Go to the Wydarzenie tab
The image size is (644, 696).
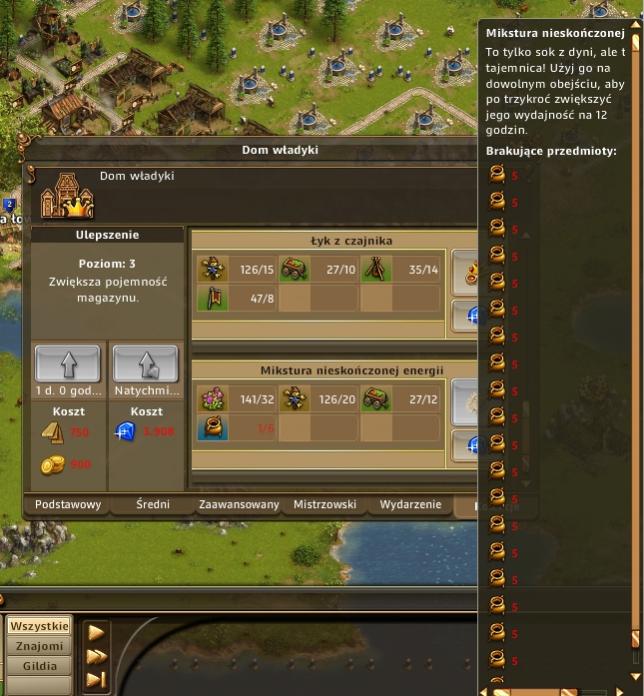[x=410, y=505]
